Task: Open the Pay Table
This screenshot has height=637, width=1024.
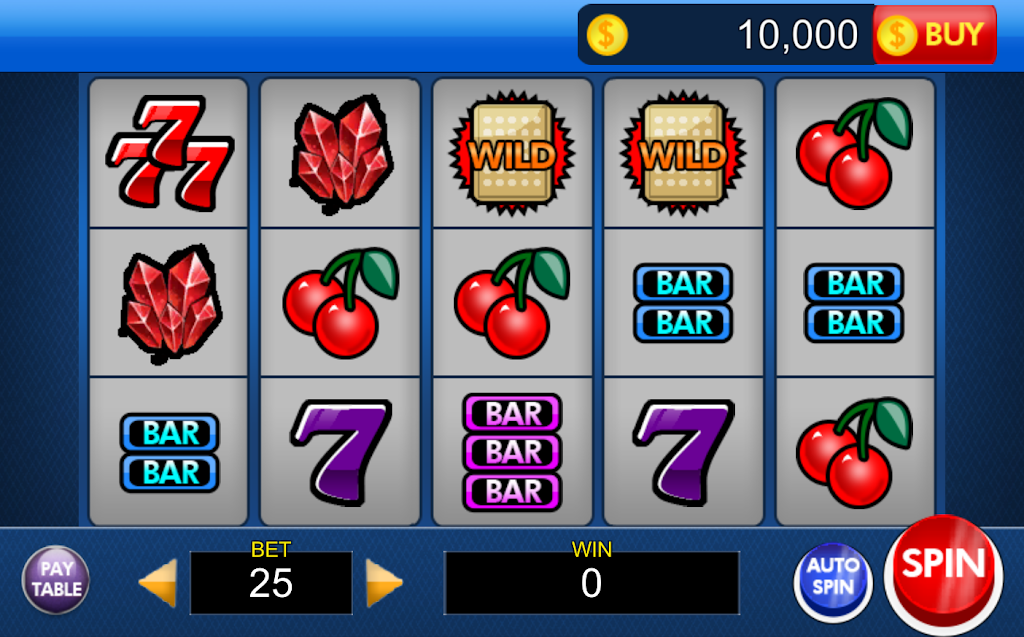Action: point(56,579)
